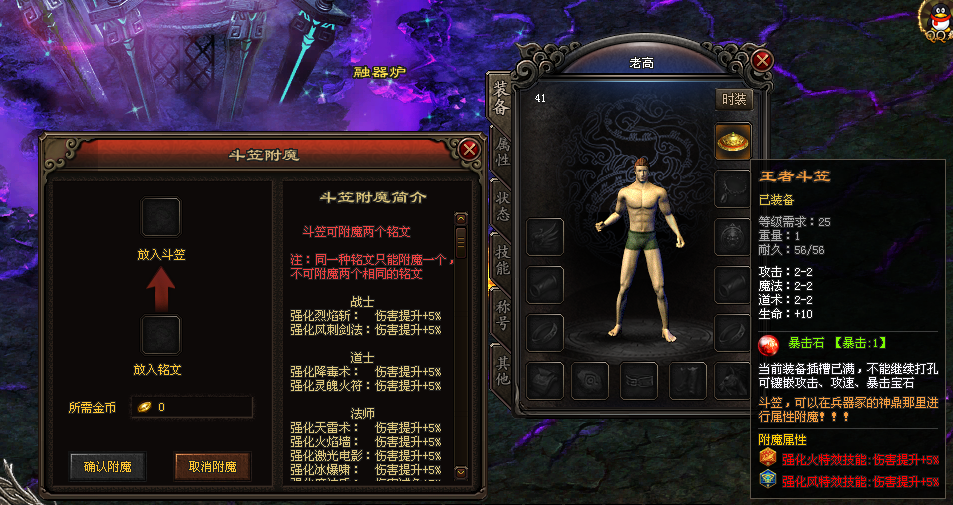Close the 老高 character panel
Screen dimensions: 953x505
coord(763,61)
